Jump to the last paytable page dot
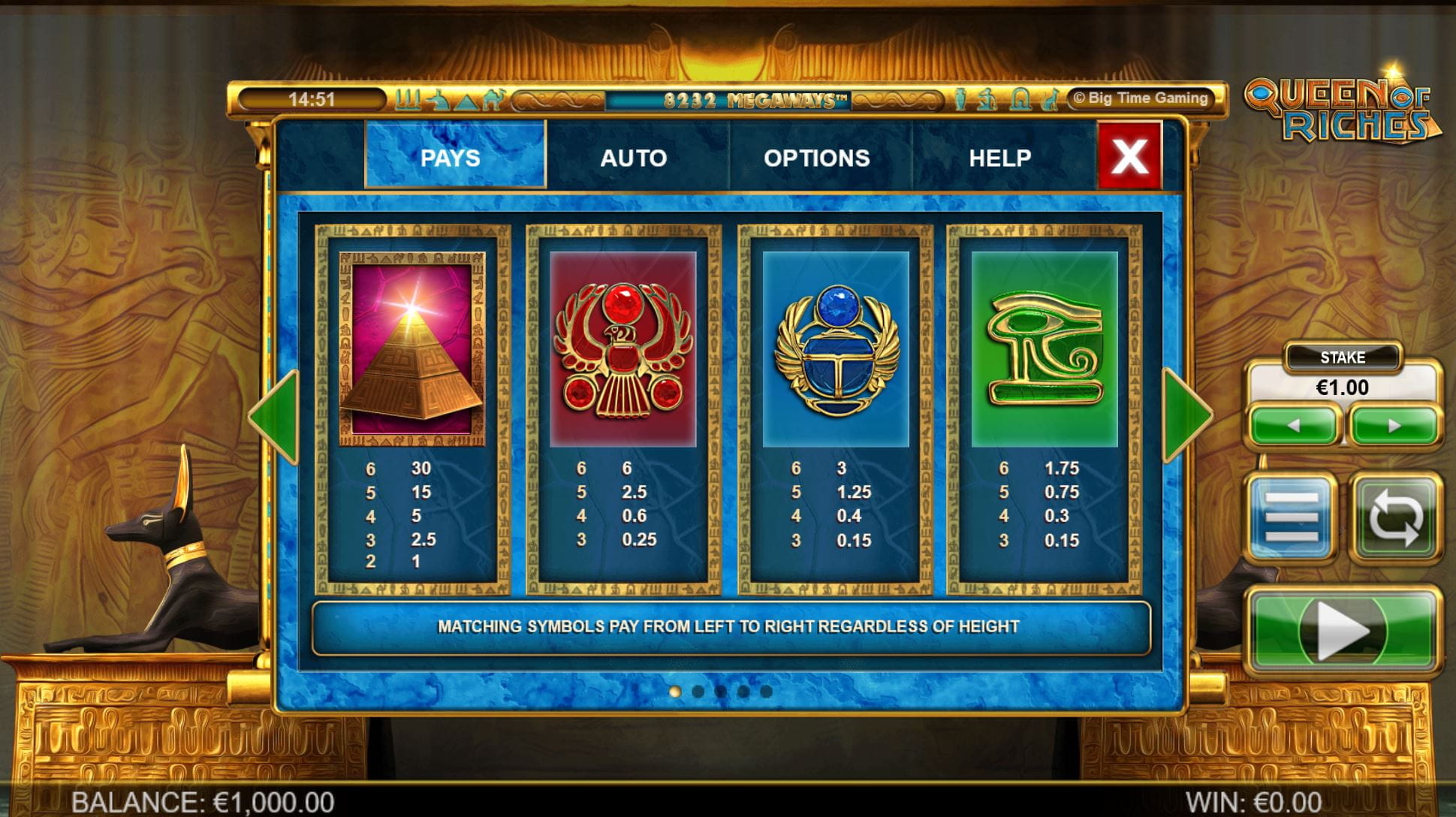1456x817 pixels. (x=766, y=692)
